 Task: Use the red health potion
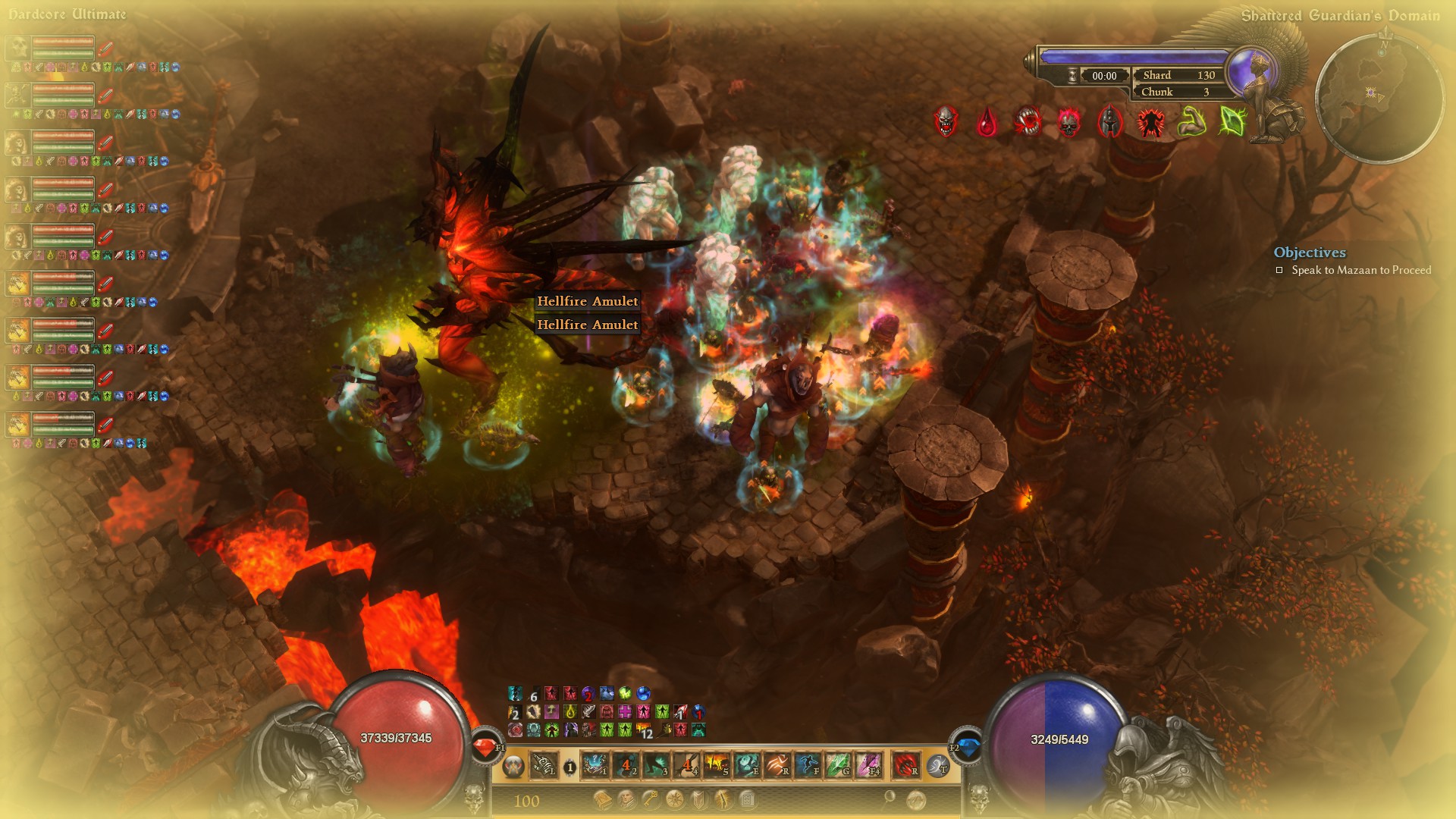point(485,748)
